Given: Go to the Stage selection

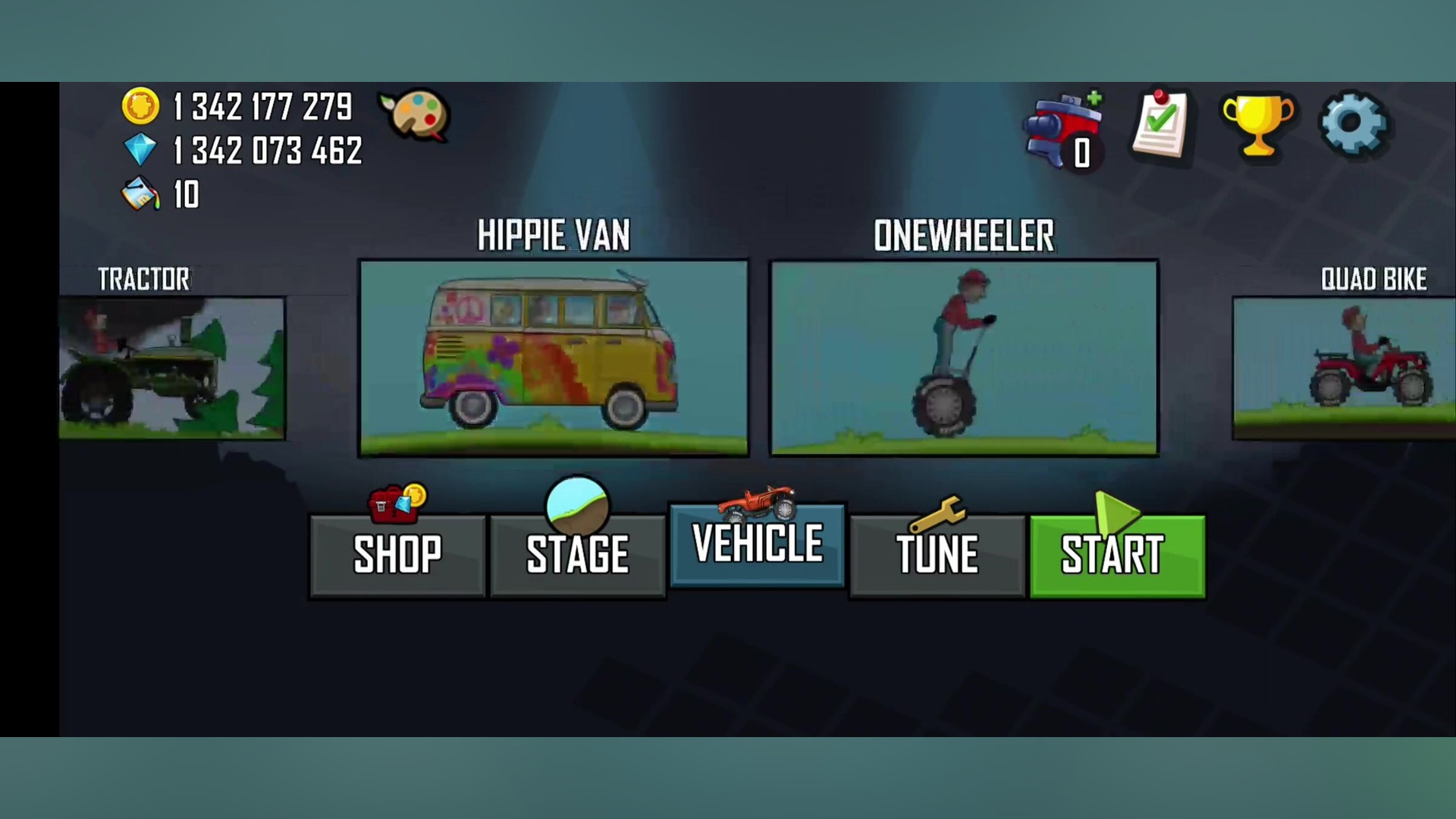Looking at the screenshot, I should (x=577, y=554).
